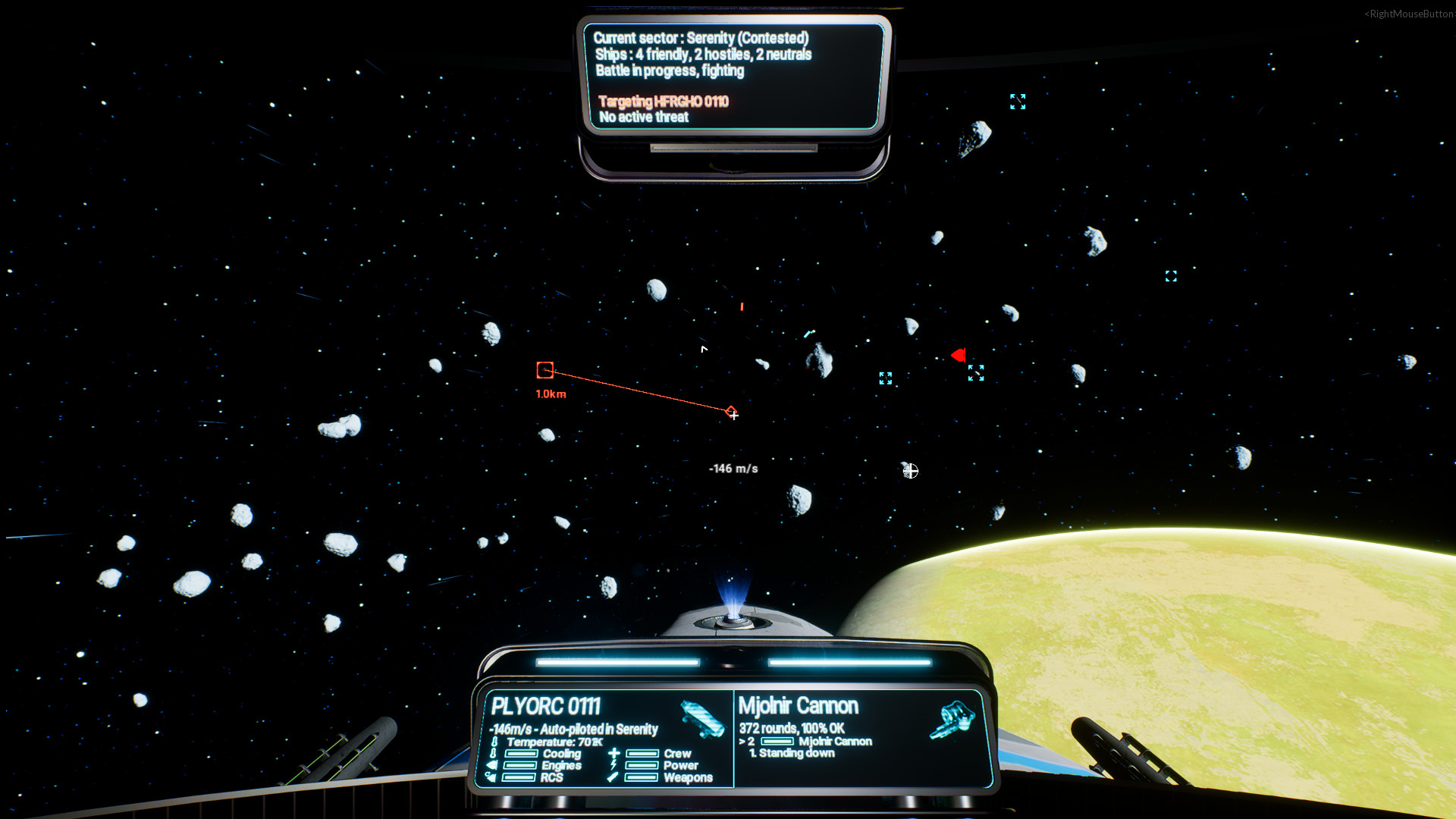Select the Crew plus-sign icon
The image size is (1456, 819).
point(613,753)
